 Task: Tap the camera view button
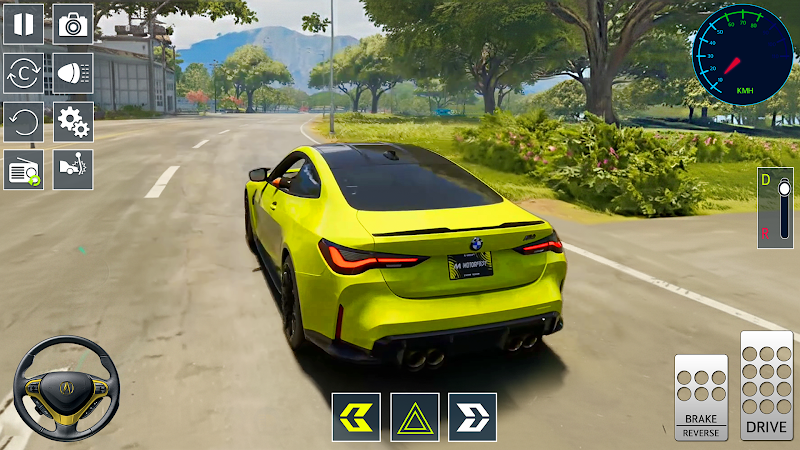pyautogui.click(x=73, y=24)
